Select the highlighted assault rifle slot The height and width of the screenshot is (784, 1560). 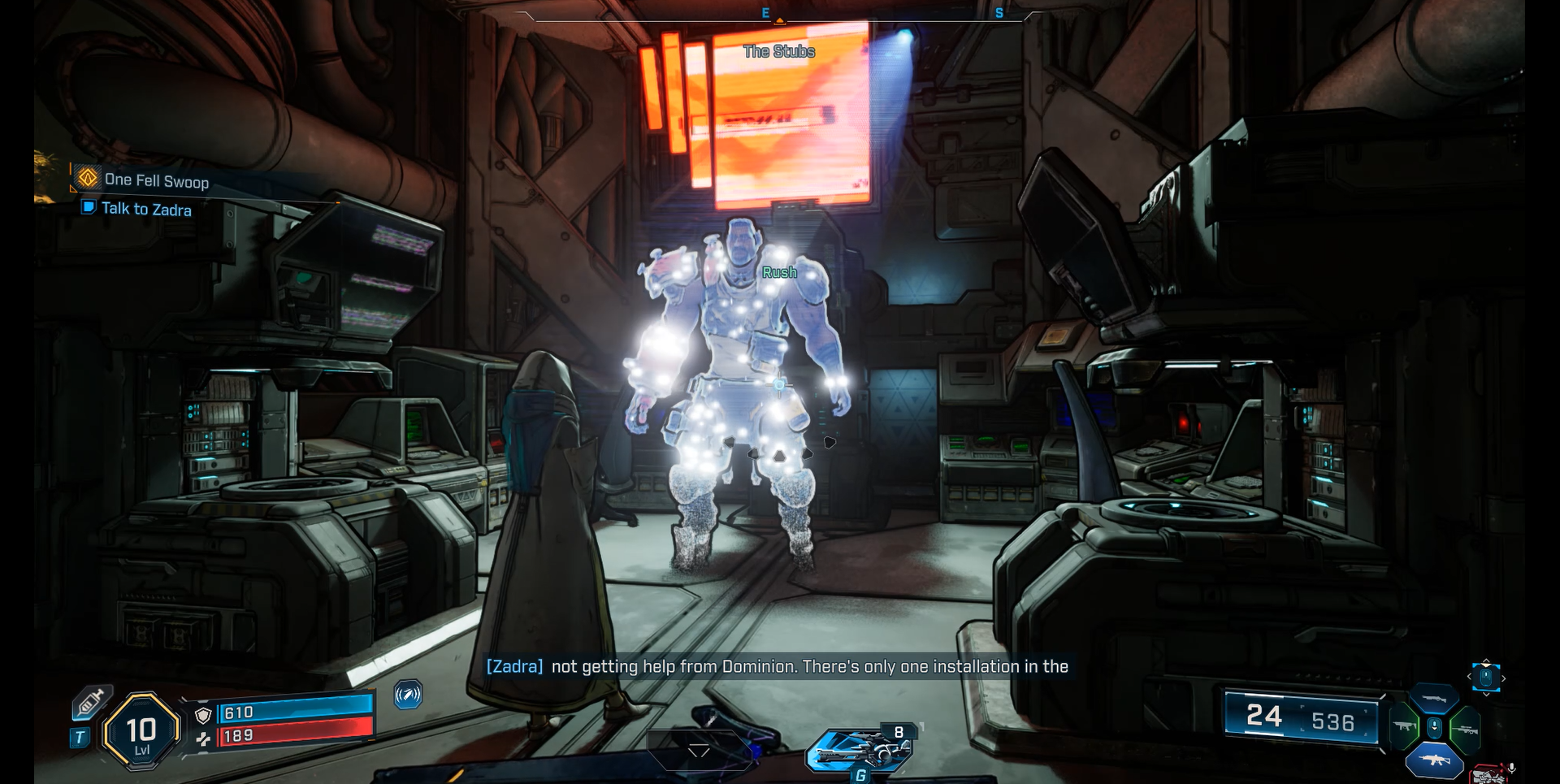[1434, 760]
